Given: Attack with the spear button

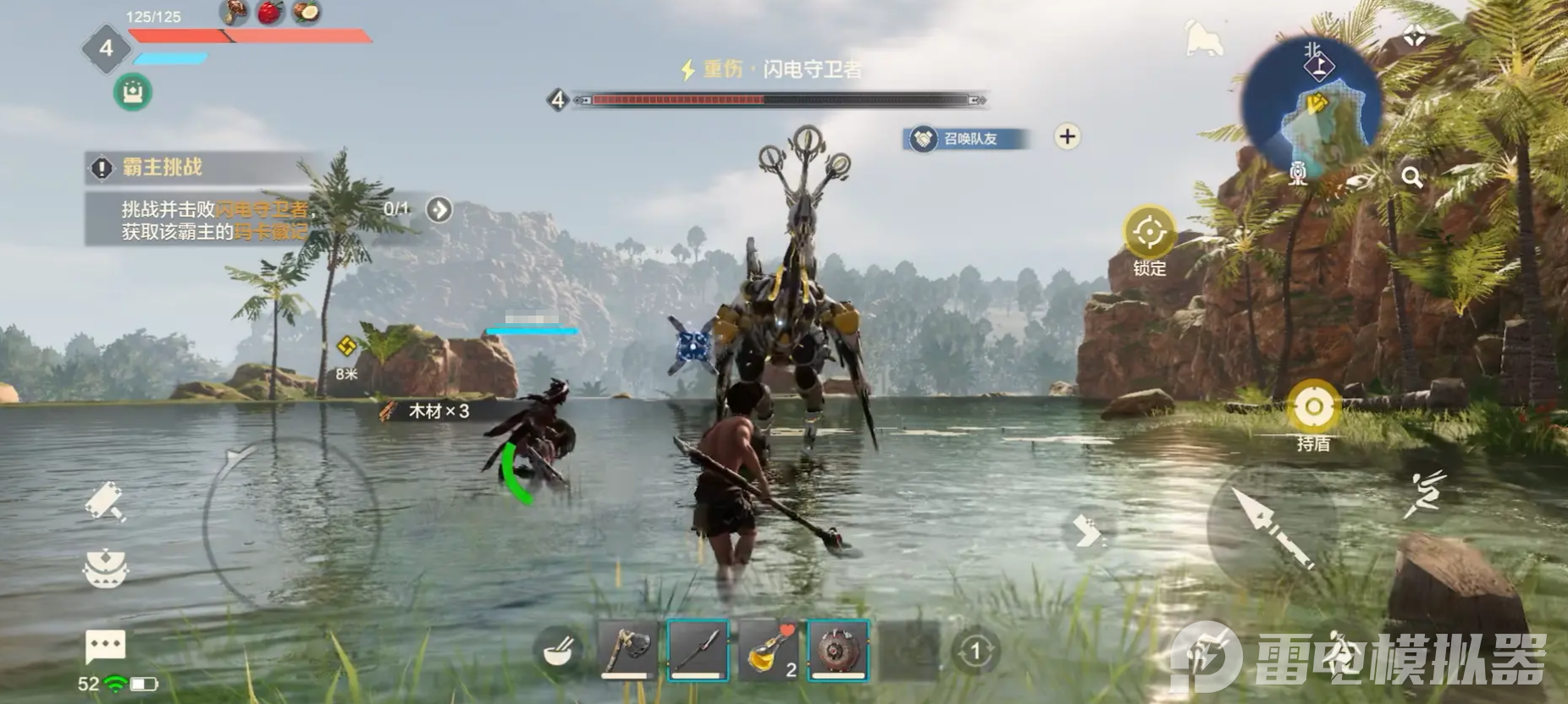Looking at the screenshot, I should (1271, 526).
